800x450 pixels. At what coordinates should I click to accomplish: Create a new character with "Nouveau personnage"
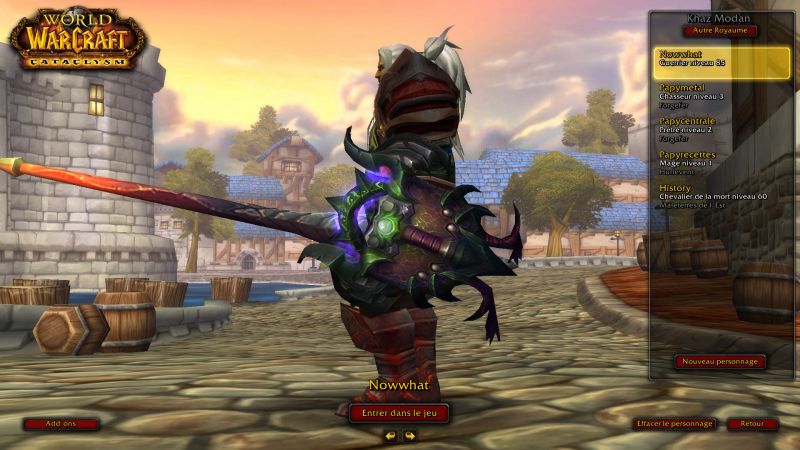pos(720,362)
